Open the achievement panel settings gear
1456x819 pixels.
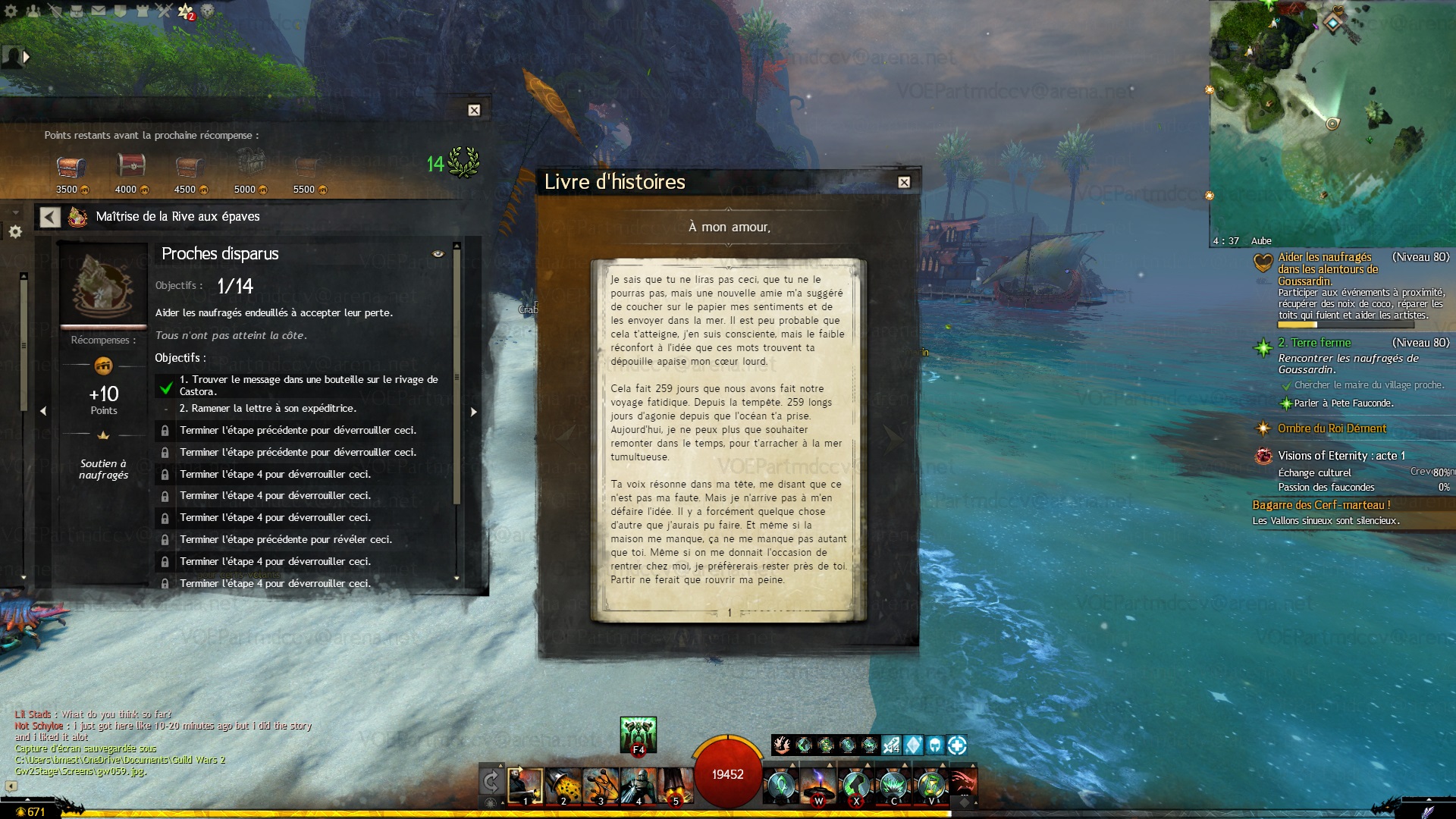coord(15,231)
